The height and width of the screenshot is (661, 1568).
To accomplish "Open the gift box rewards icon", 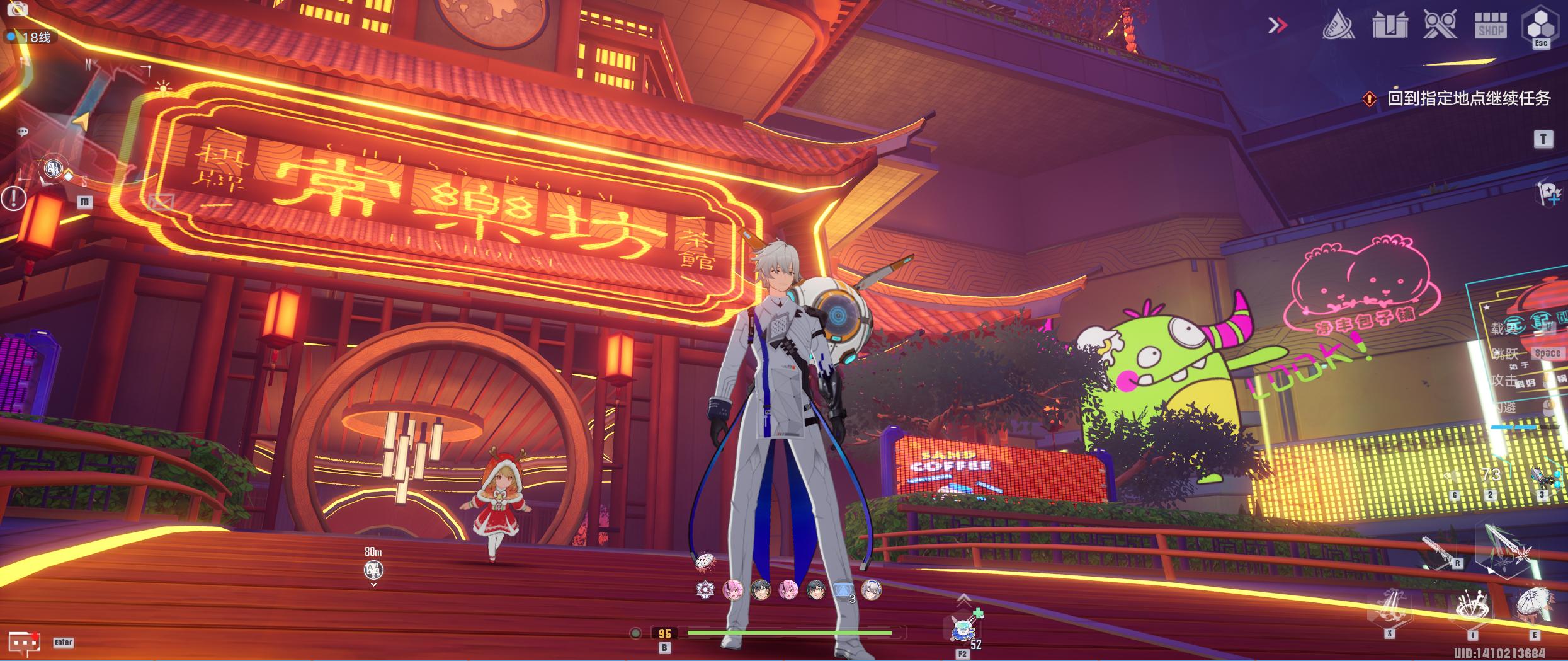I will [x=1390, y=26].
